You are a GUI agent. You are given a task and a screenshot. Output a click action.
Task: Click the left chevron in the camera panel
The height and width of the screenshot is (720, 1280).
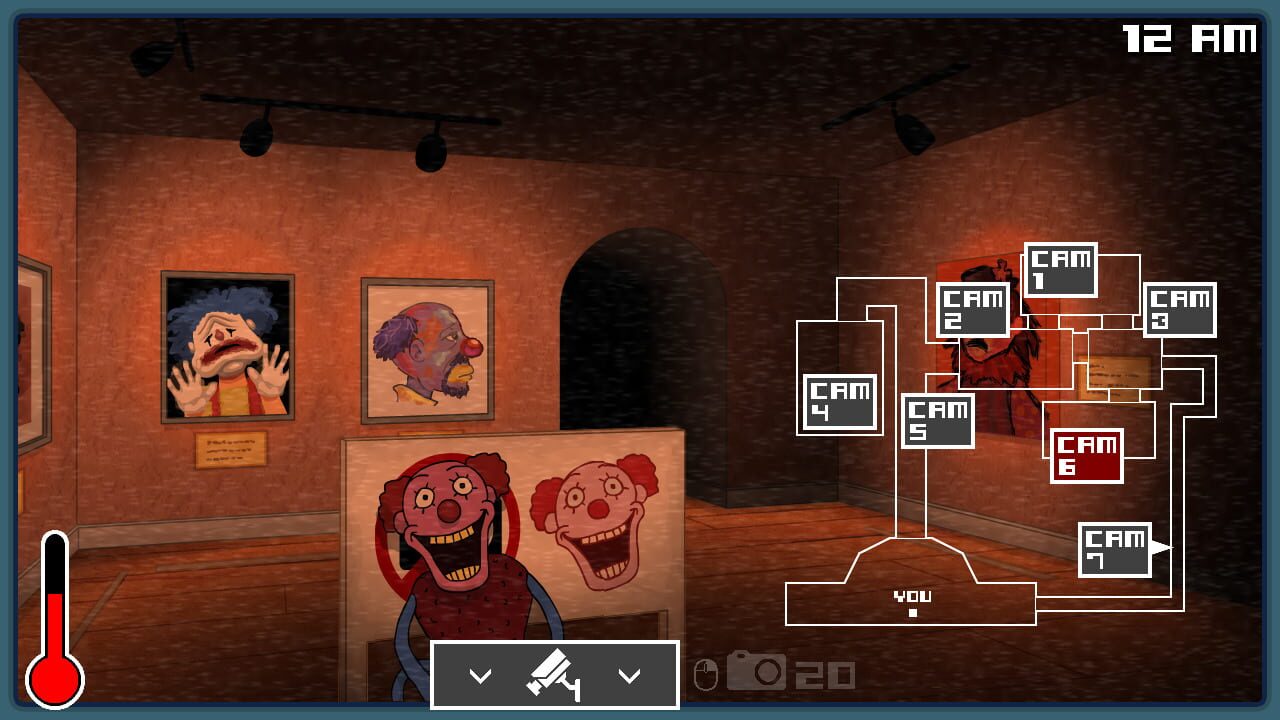coord(482,674)
